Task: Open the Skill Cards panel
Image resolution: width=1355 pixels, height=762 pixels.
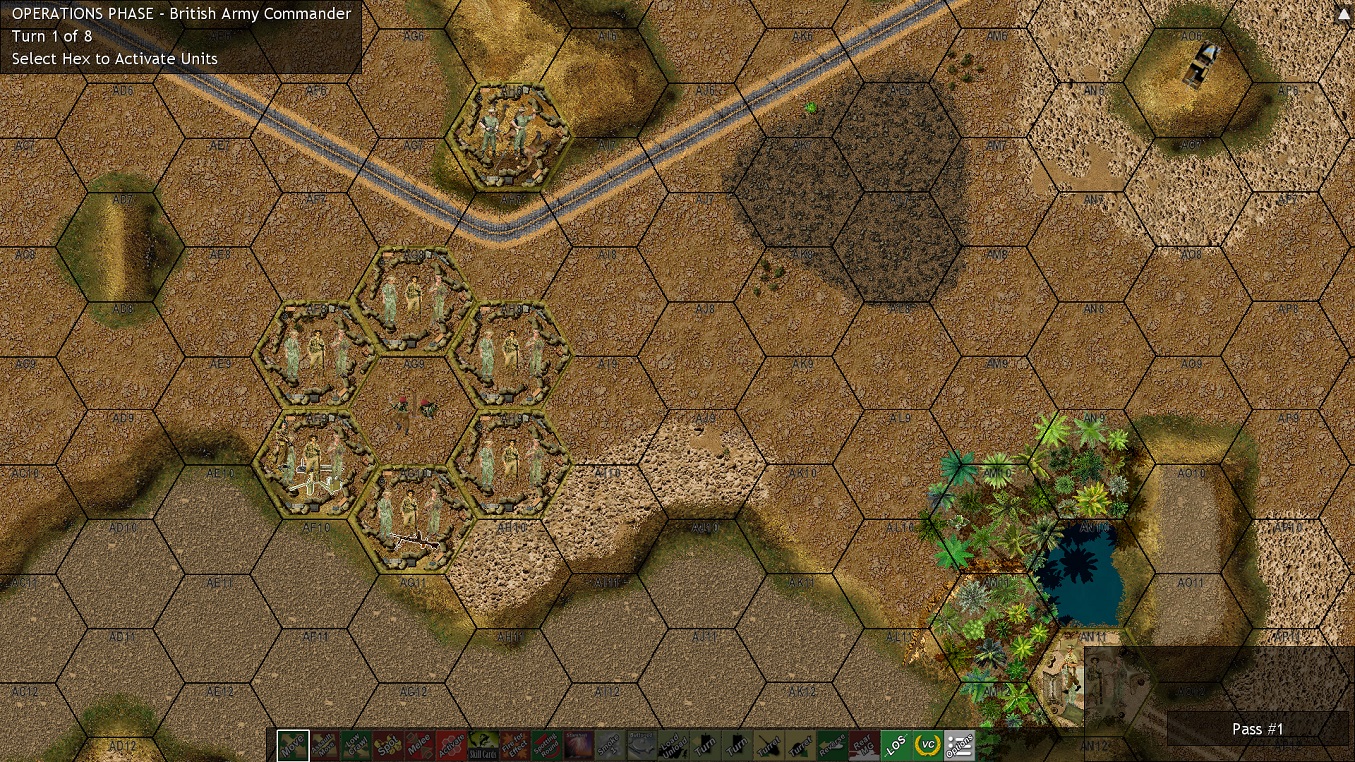Action: click(x=483, y=745)
